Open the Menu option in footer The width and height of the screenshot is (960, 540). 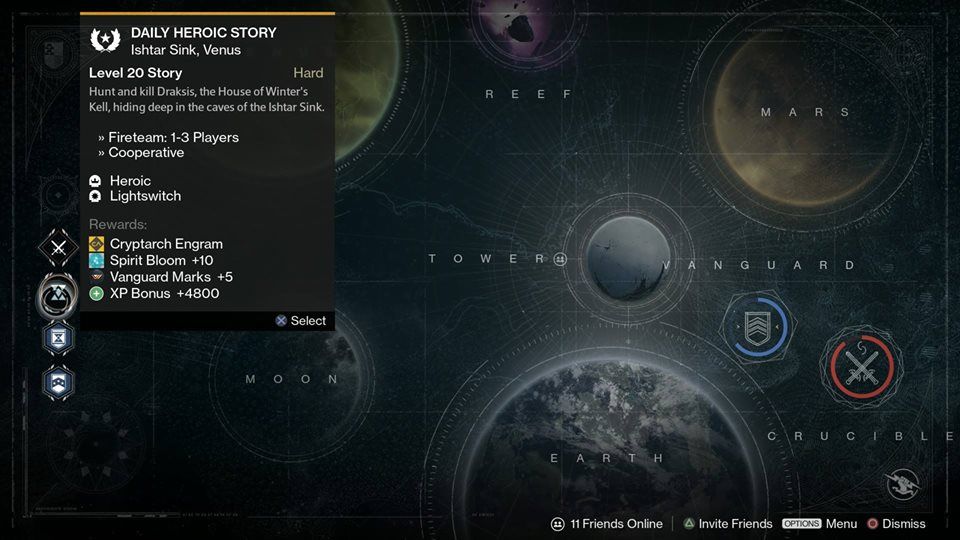click(820, 524)
